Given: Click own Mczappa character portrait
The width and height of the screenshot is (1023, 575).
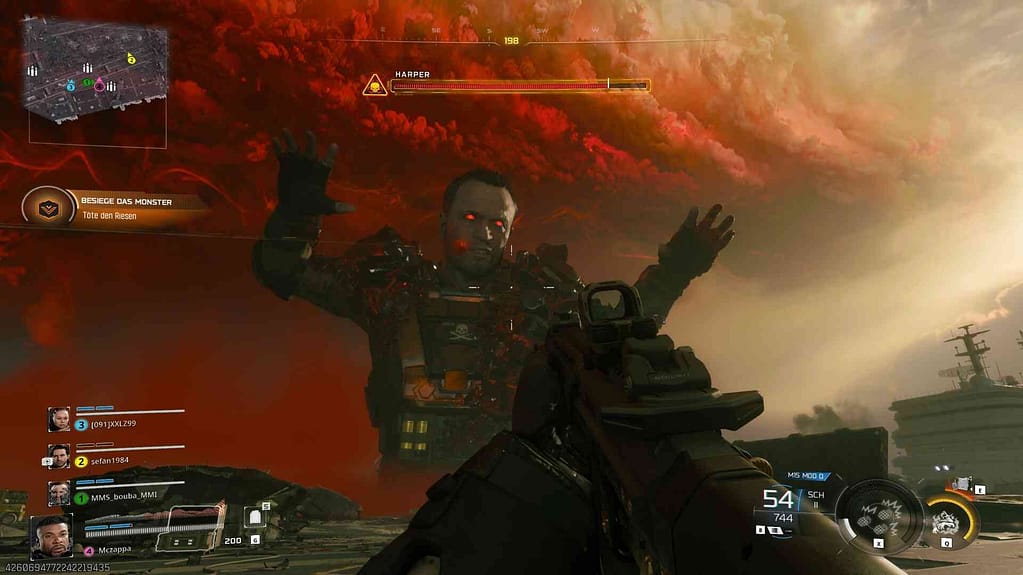Looking at the screenshot, I should pyautogui.click(x=52, y=536).
